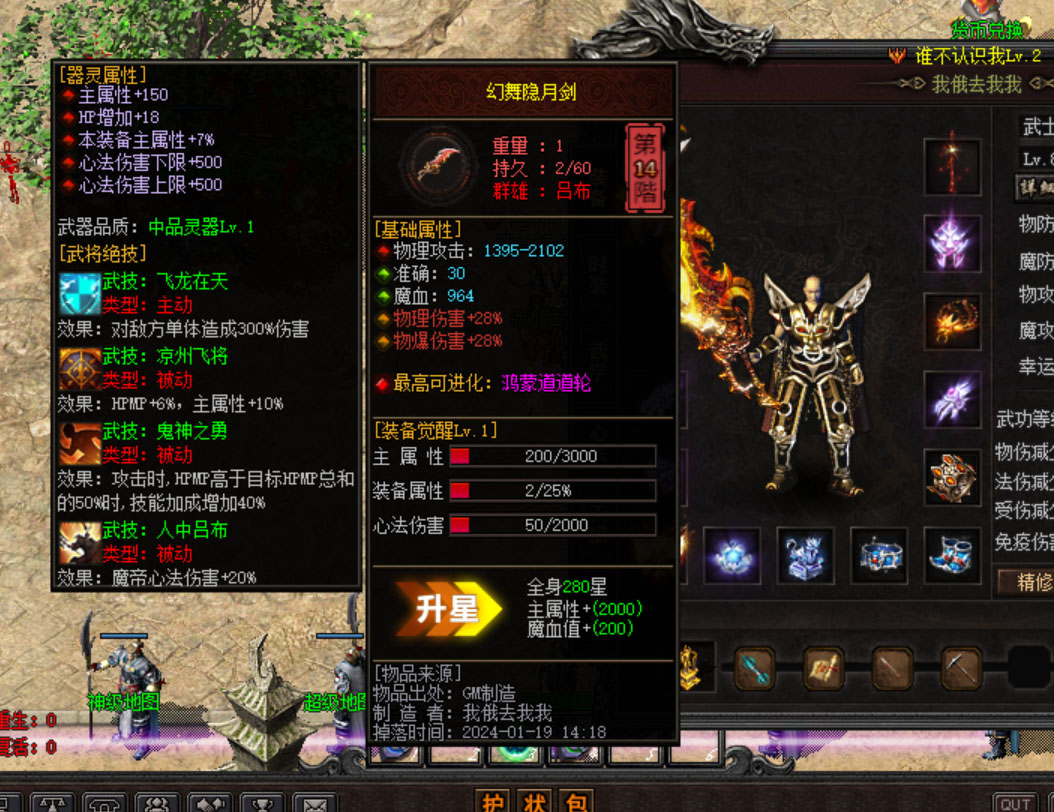The width and height of the screenshot is (1054, 812).
Task: Choose the purple winged item slot
Action: [x=949, y=399]
